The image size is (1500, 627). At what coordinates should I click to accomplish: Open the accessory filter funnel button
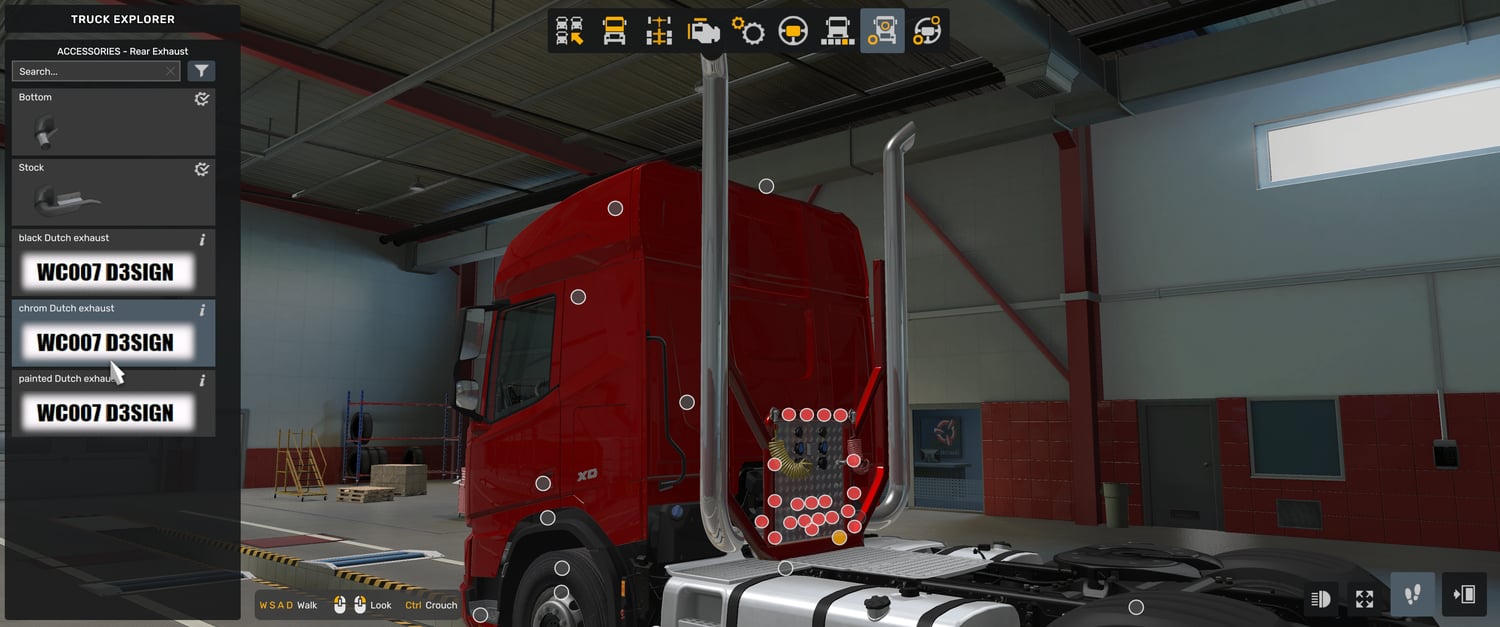pos(201,71)
